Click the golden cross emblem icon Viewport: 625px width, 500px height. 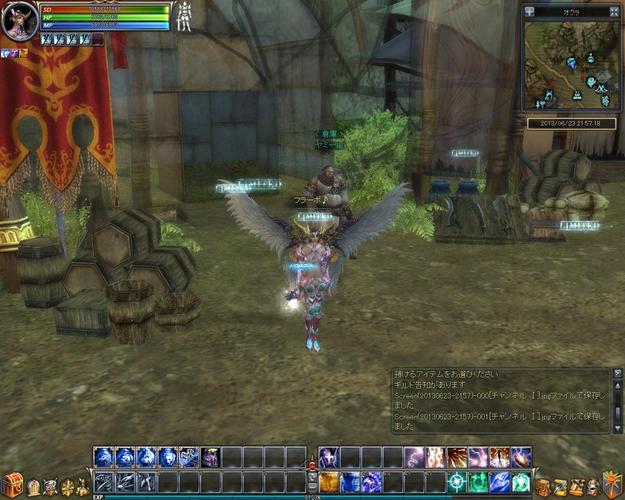pyautogui.click(x=67, y=487)
